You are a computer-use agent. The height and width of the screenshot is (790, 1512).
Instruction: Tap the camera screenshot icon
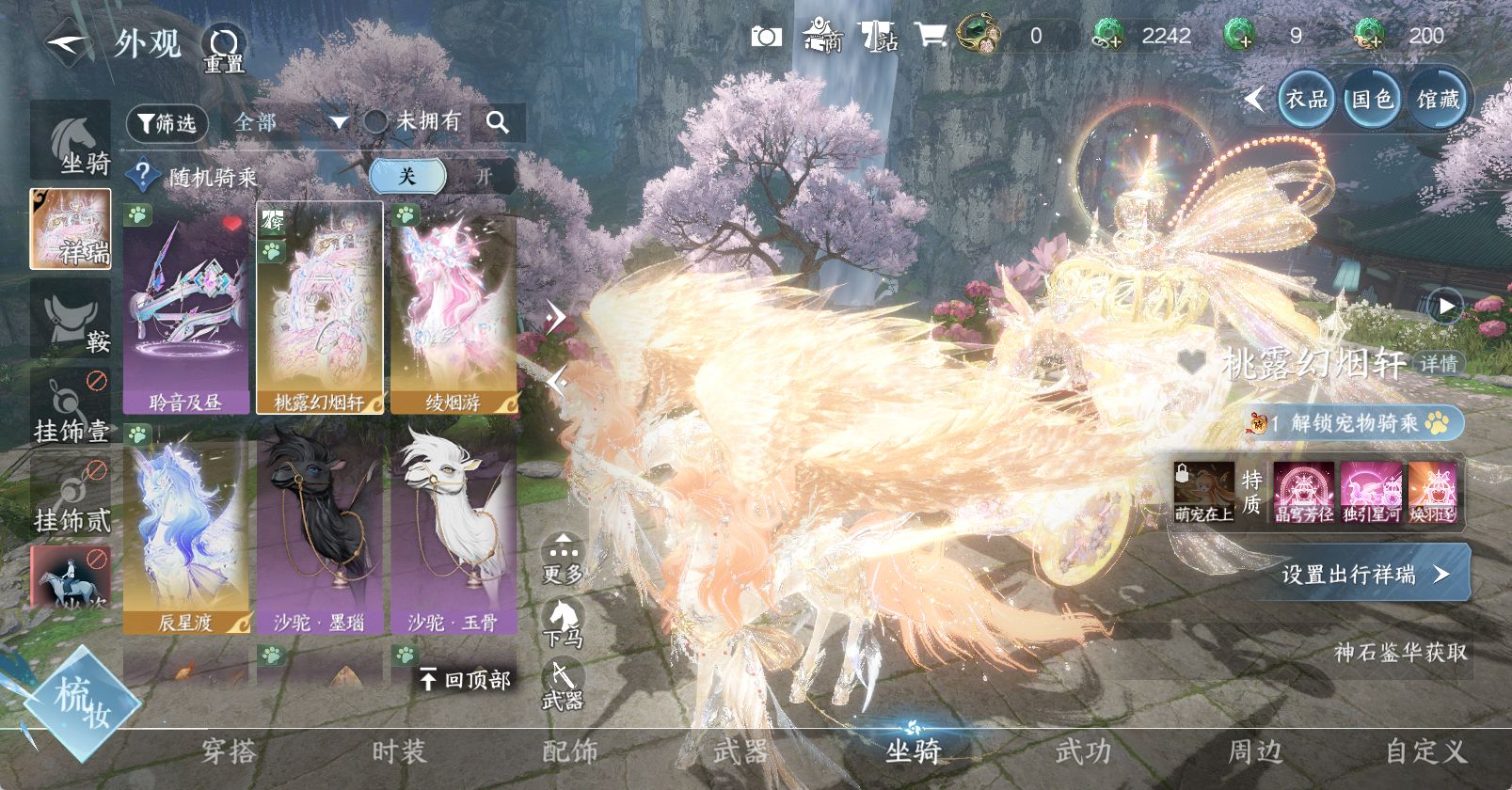click(766, 37)
